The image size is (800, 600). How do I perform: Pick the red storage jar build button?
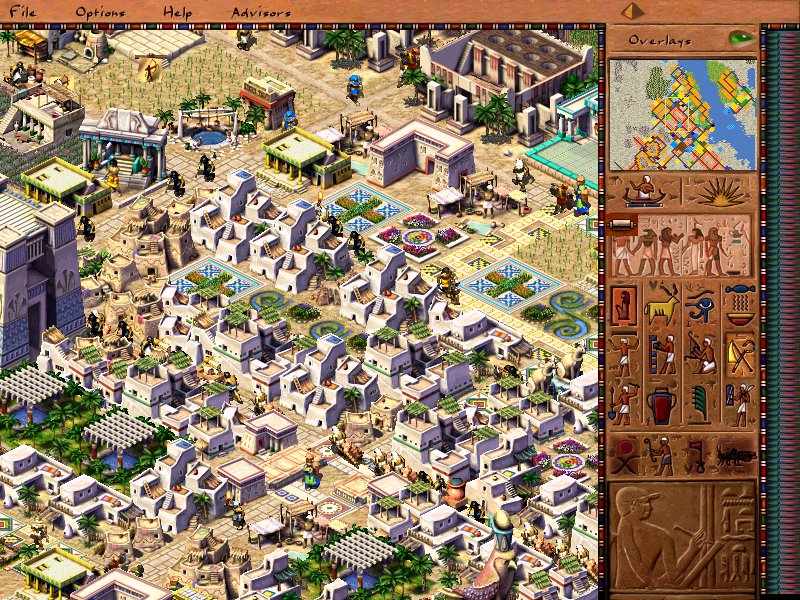tap(663, 405)
